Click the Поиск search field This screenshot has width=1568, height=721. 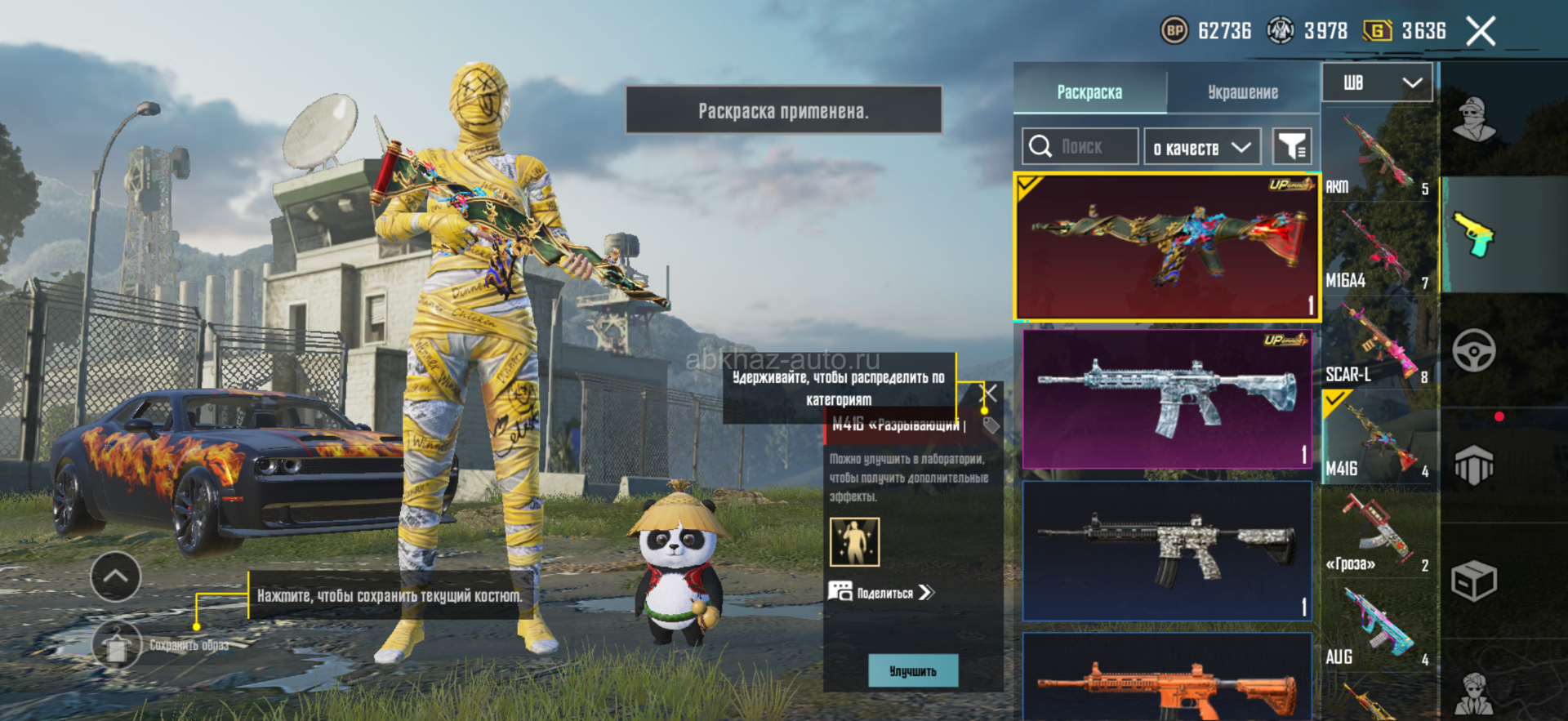pos(1080,147)
